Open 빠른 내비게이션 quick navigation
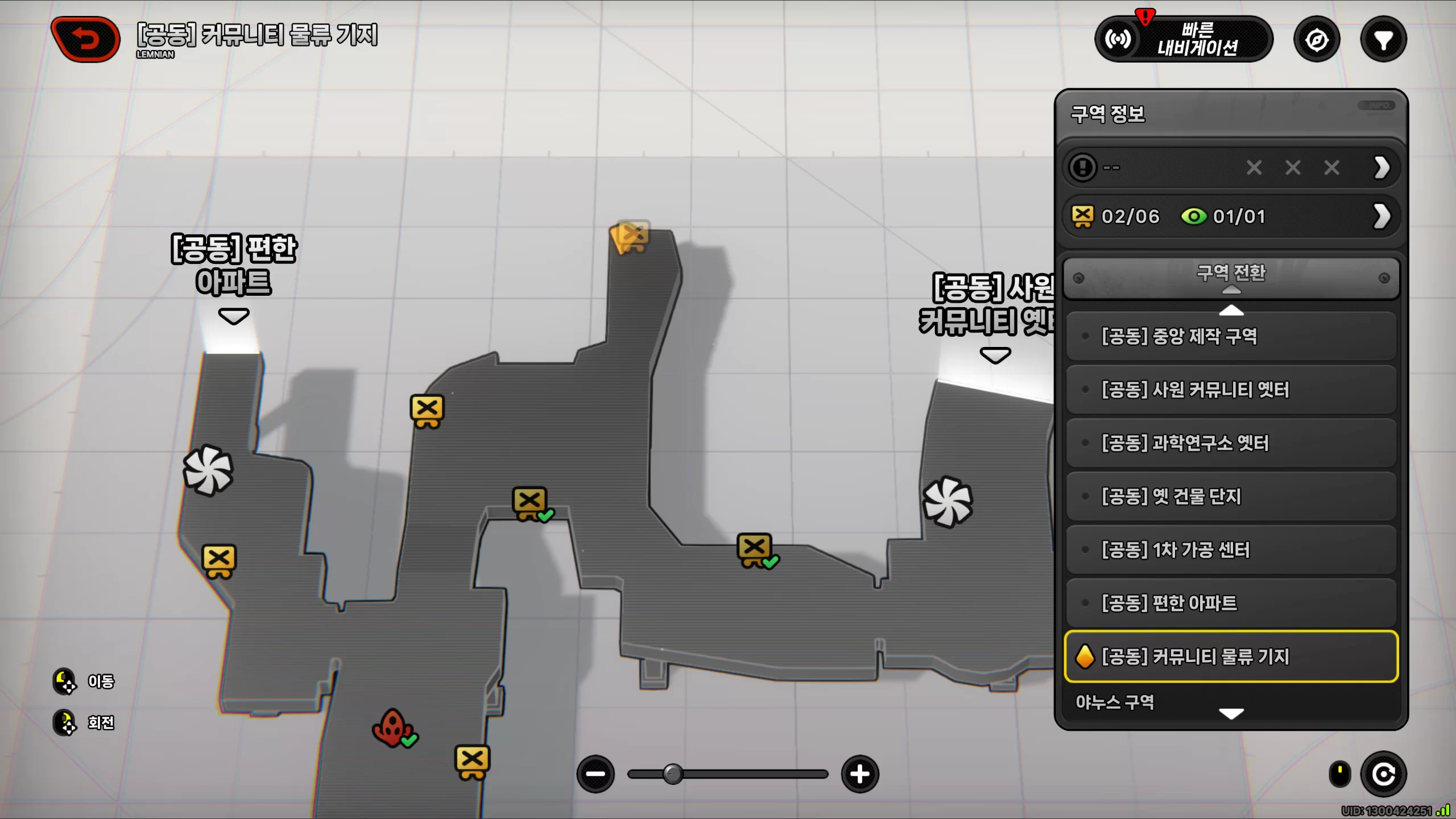This screenshot has width=1456, height=819. pos(1184,39)
